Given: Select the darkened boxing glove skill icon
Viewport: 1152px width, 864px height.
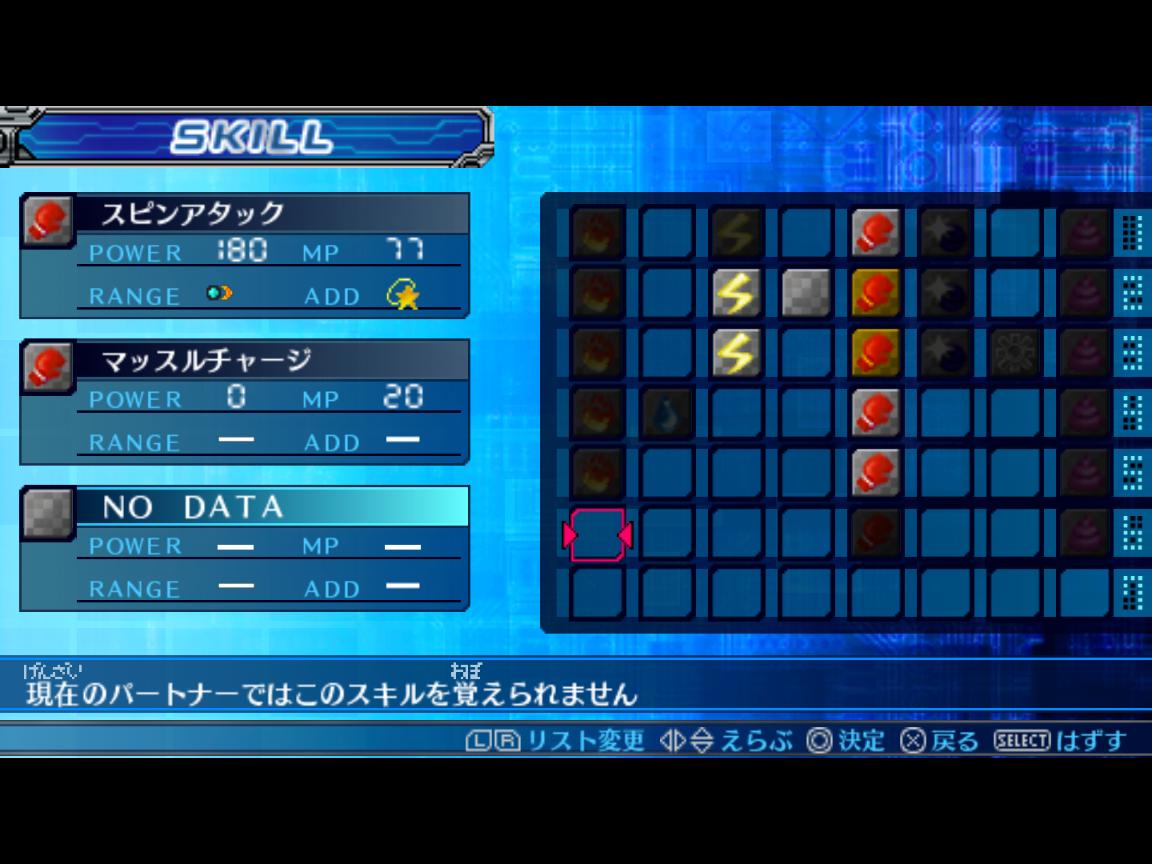Looking at the screenshot, I should [x=876, y=532].
